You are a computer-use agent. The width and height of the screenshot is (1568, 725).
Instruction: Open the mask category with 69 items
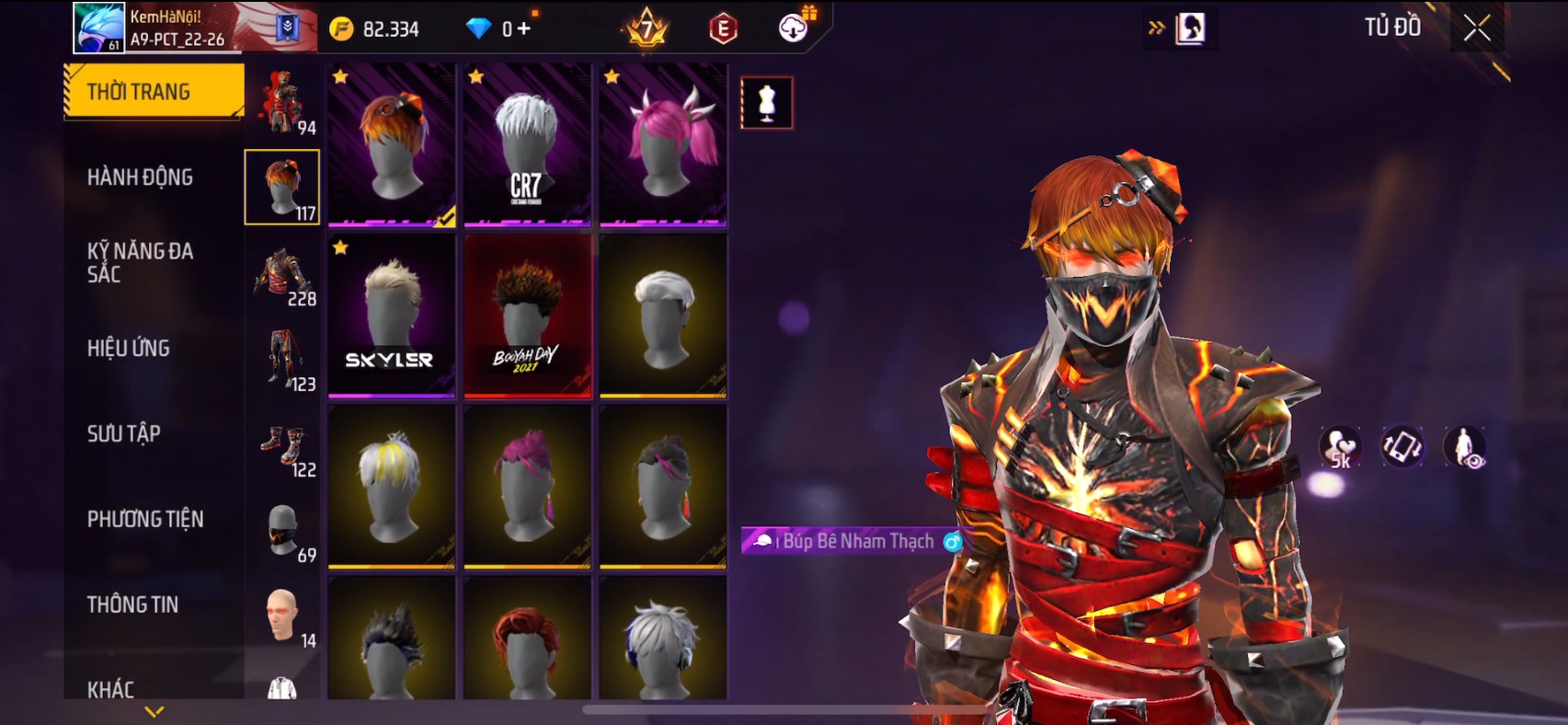[283, 532]
